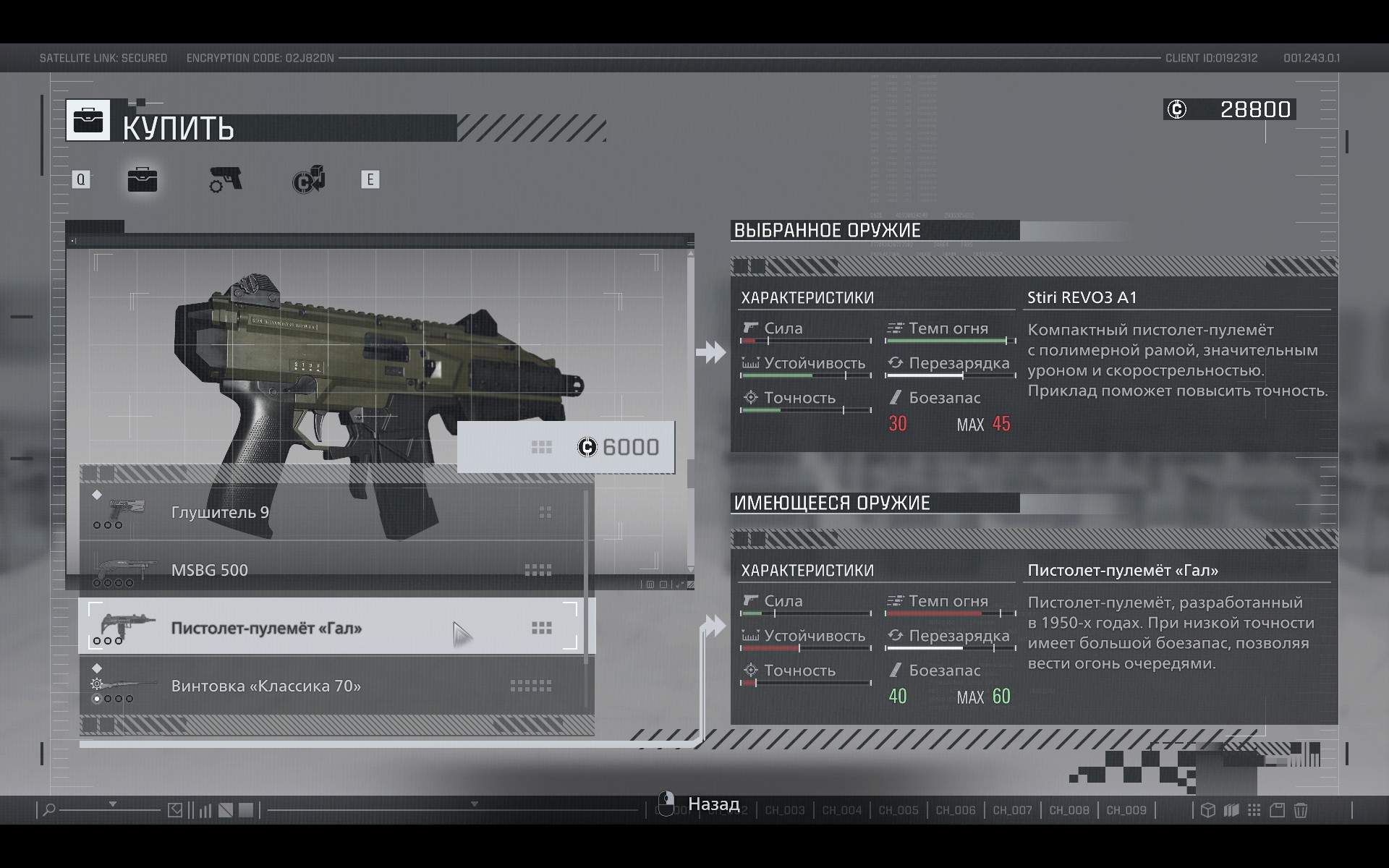Select the briefcase Buy tab
Viewport: 1389px width, 868px height.
(x=143, y=180)
